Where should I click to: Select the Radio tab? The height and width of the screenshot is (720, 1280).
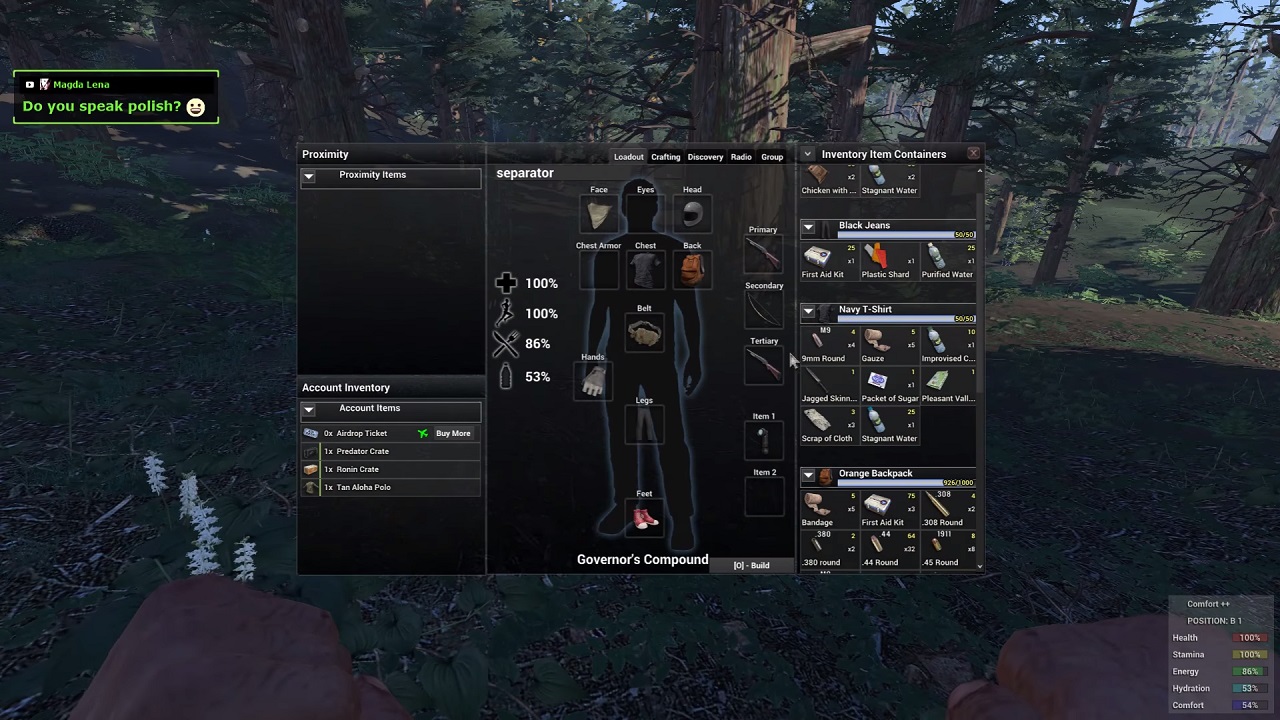point(741,157)
